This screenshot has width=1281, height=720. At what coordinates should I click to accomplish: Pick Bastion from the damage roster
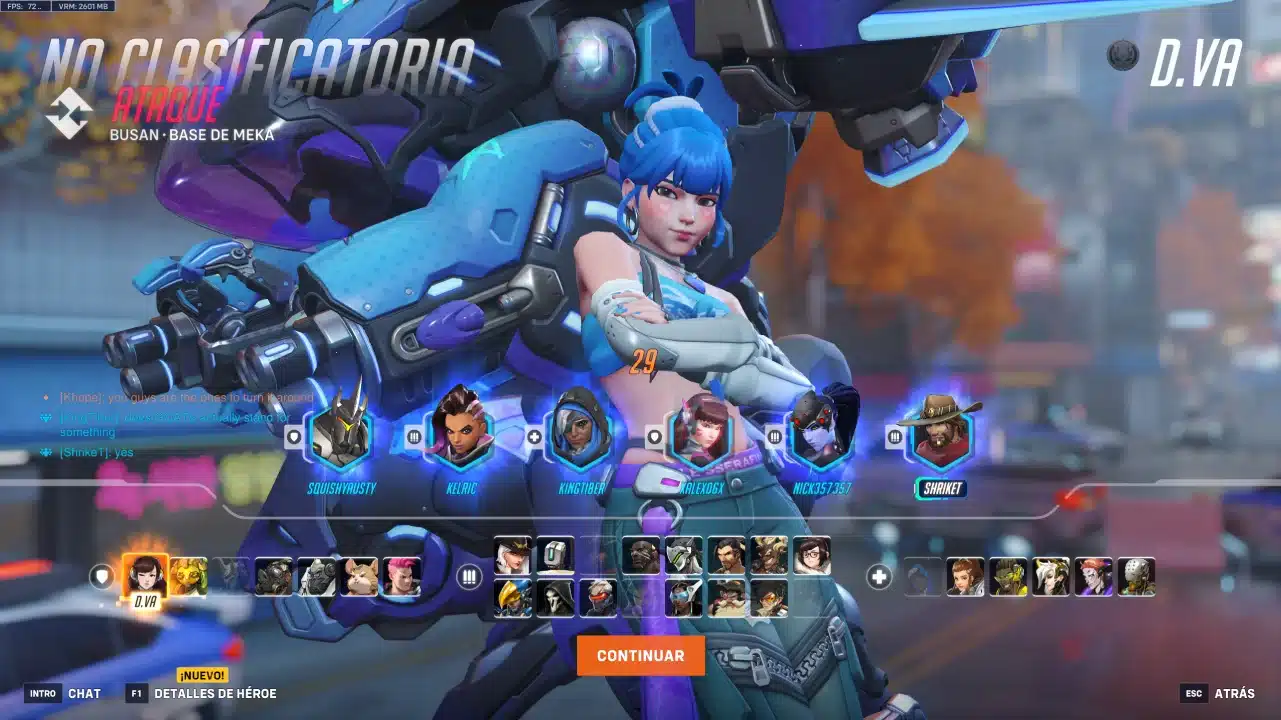point(555,556)
